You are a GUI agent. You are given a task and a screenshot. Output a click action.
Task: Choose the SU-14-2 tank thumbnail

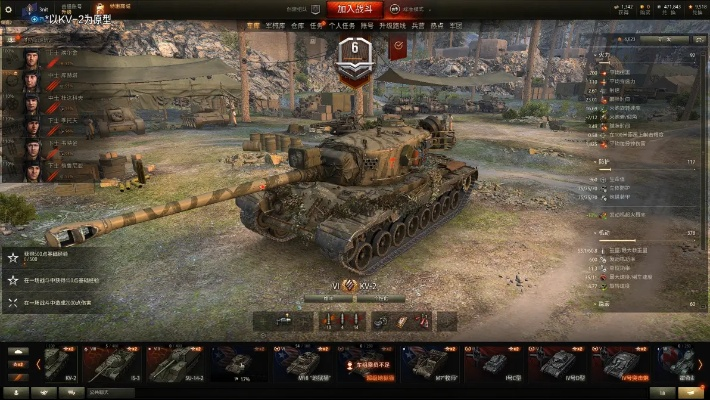tap(170, 364)
